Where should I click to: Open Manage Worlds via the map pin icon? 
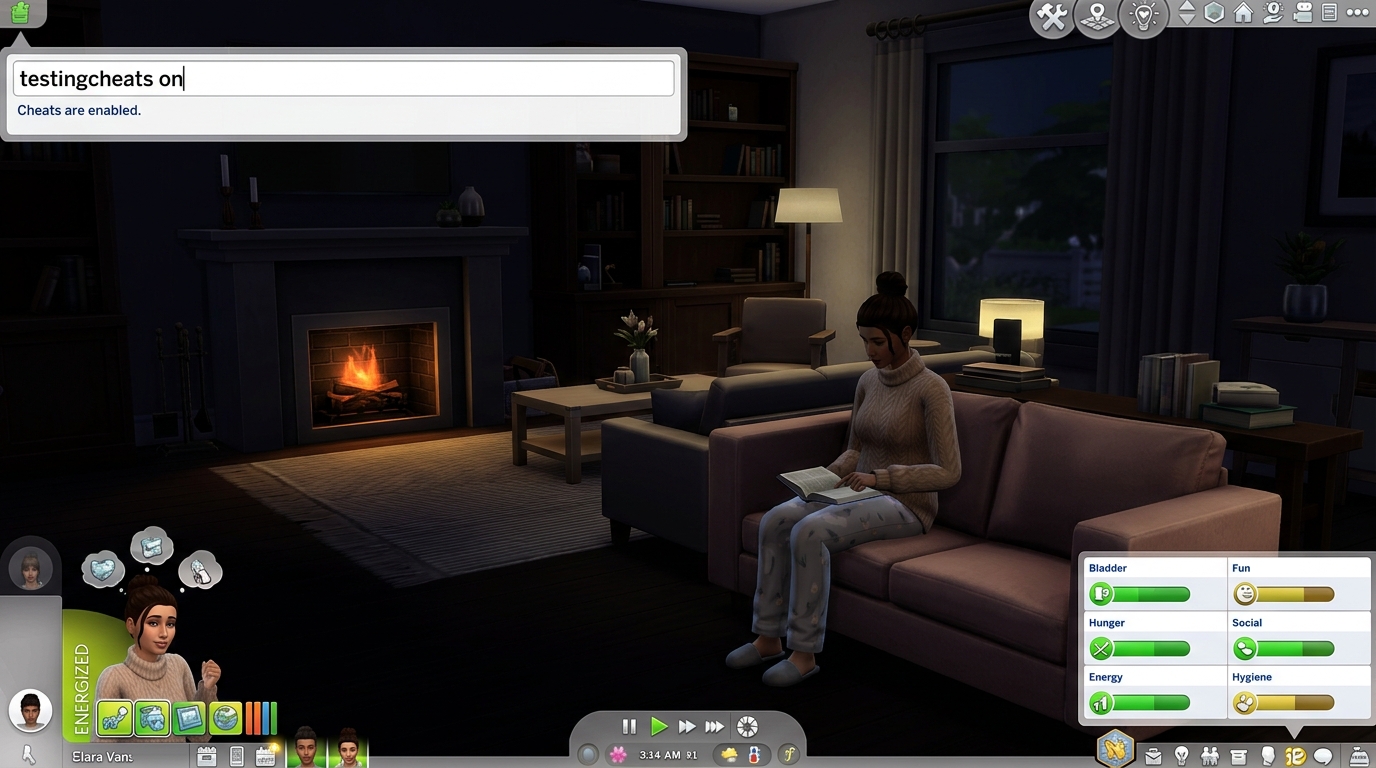pos(1097,17)
